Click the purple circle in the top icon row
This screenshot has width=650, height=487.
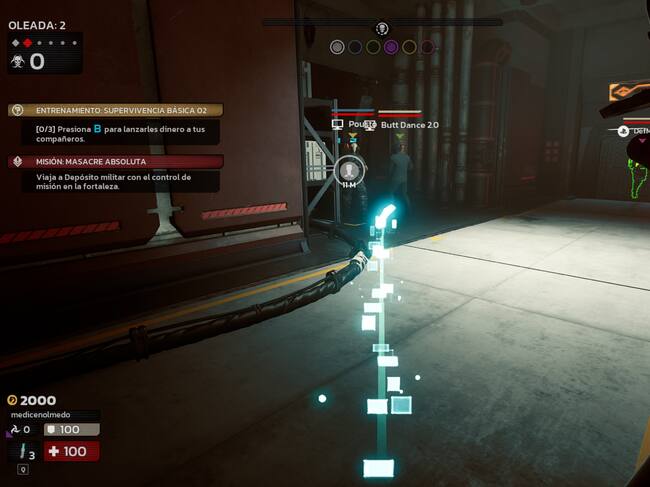click(391, 47)
